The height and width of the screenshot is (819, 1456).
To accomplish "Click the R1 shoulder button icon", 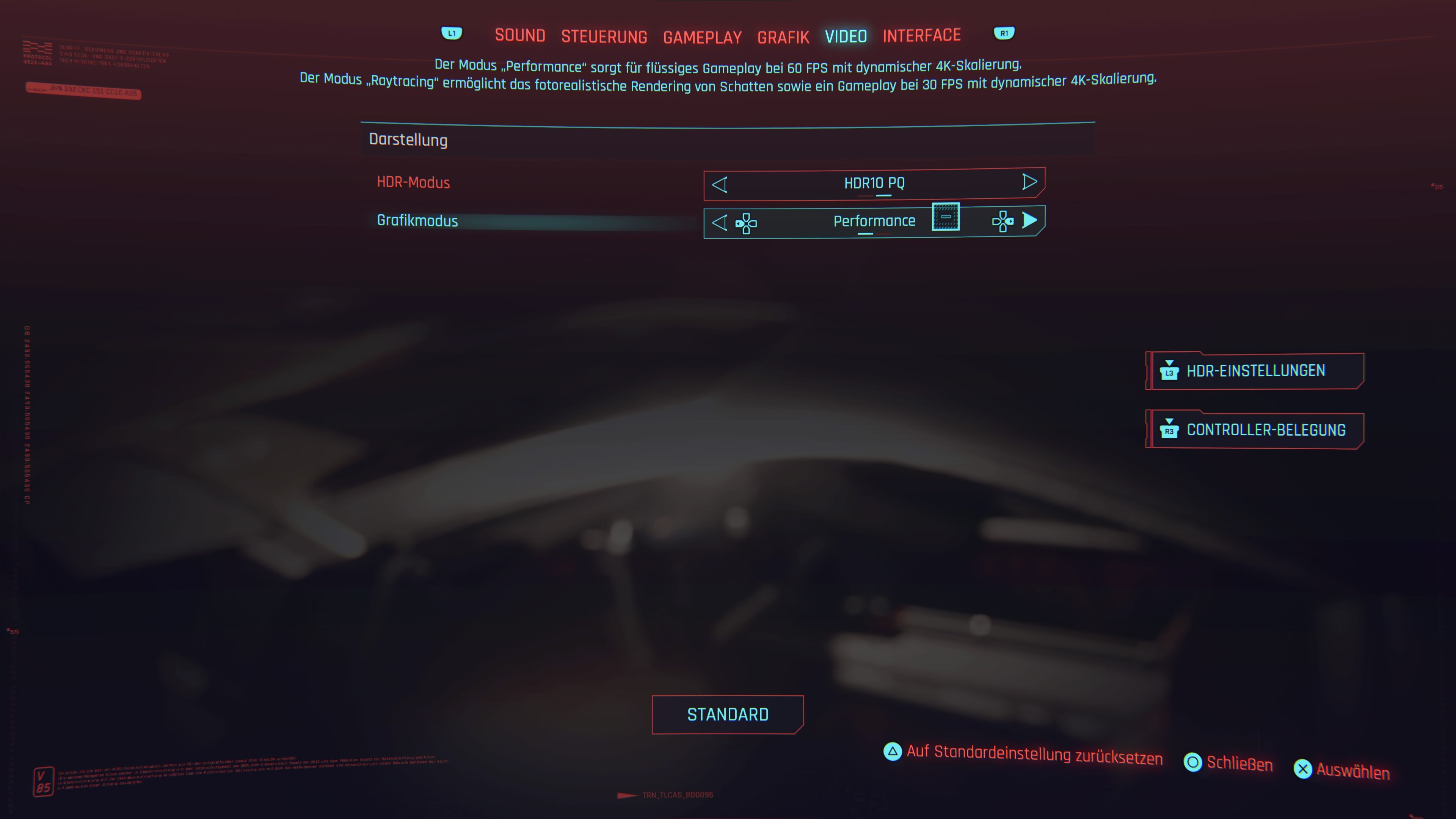I will tap(1004, 33).
